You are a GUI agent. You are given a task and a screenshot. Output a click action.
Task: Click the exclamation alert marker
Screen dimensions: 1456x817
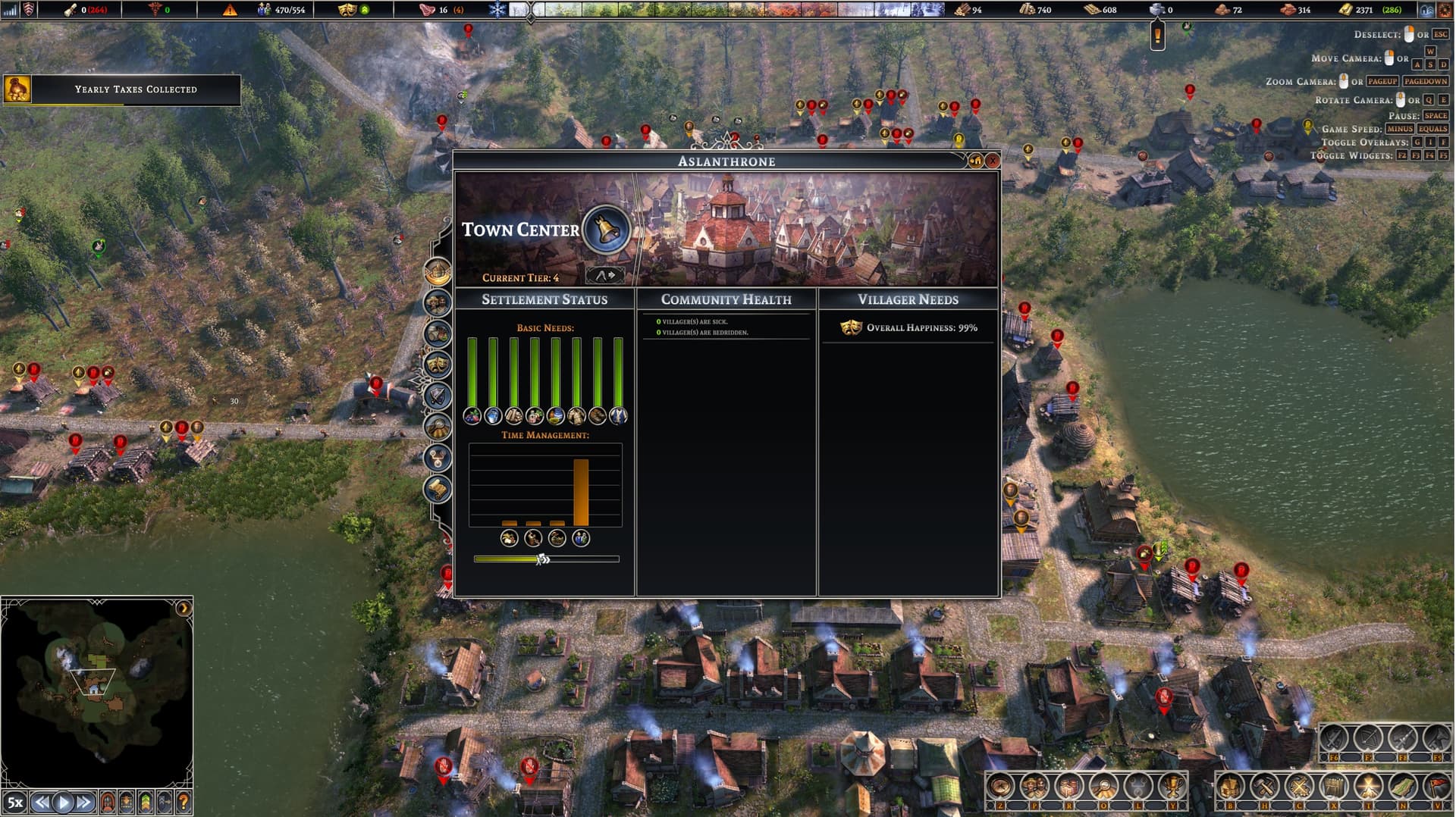[x=1157, y=35]
